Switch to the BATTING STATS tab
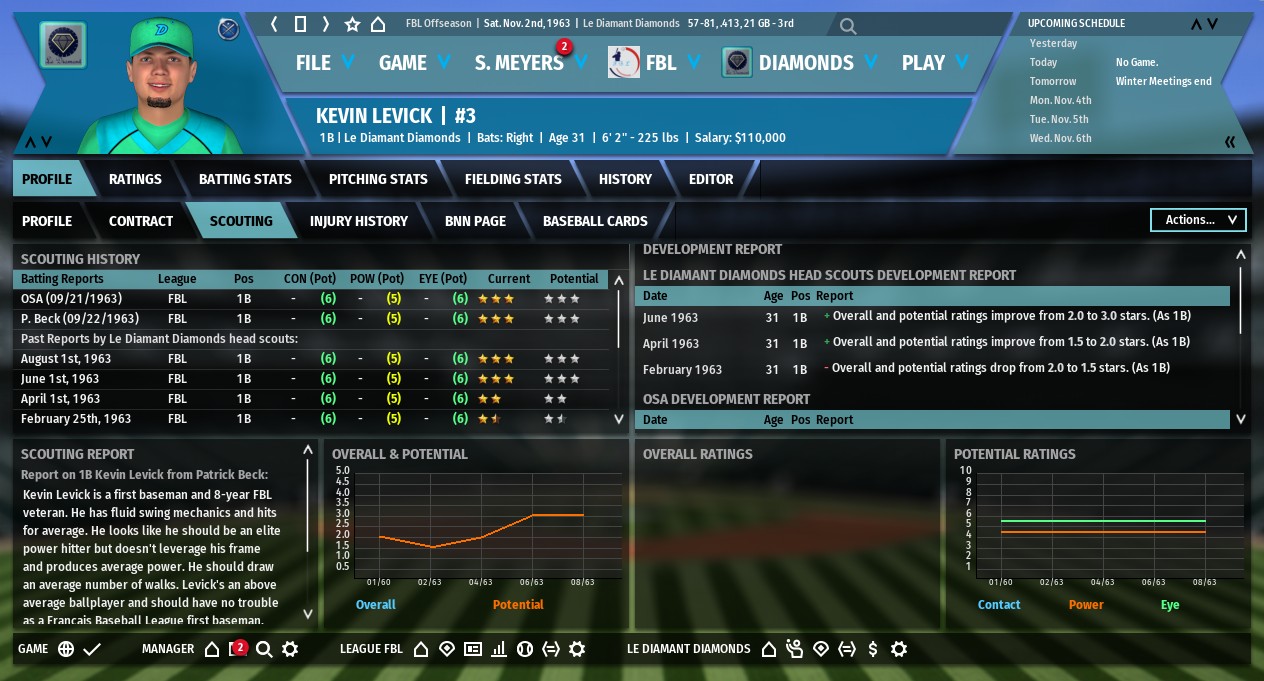Screen dimensions: 1264x681 coord(245,179)
